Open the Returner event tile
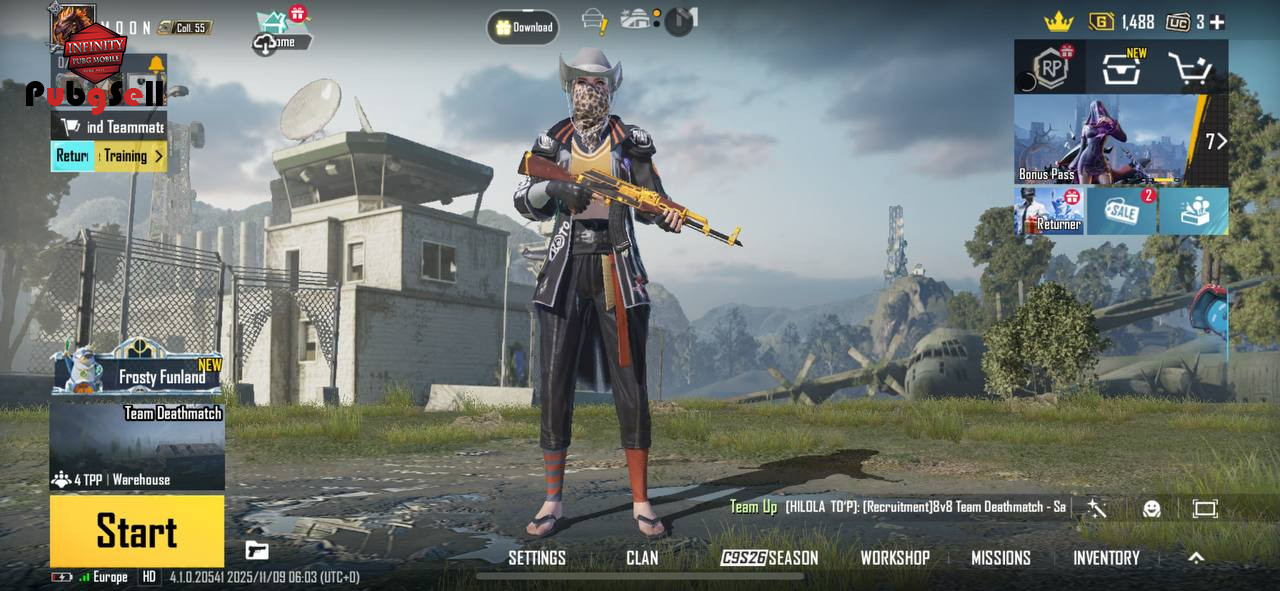Viewport: 1280px width, 591px height. click(x=1049, y=211)
